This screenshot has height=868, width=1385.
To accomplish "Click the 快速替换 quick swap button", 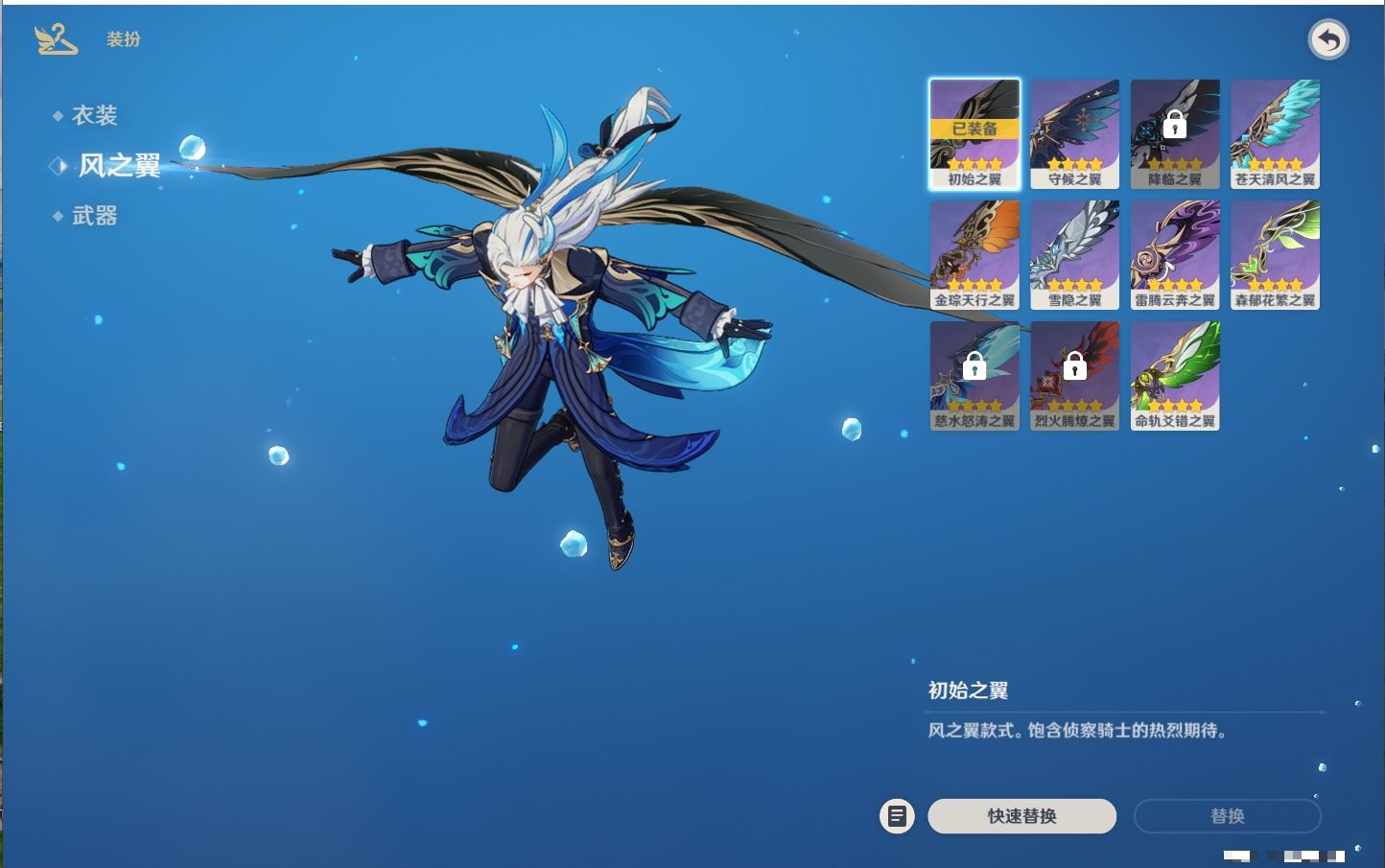I will pos(1021,816).
